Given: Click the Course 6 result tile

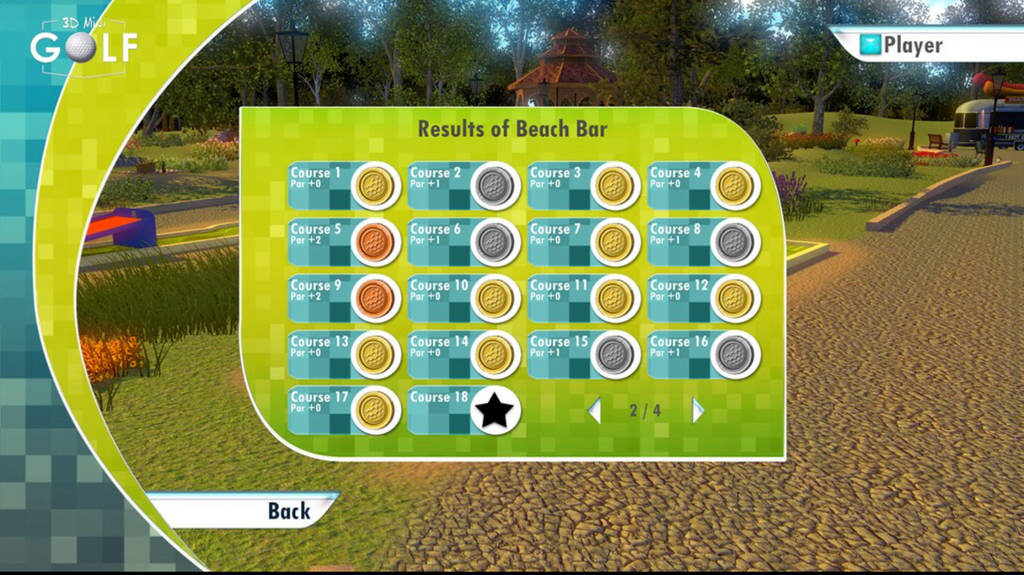Looking at the screenshot, I should pyautogui.click(x=463, y=241).
